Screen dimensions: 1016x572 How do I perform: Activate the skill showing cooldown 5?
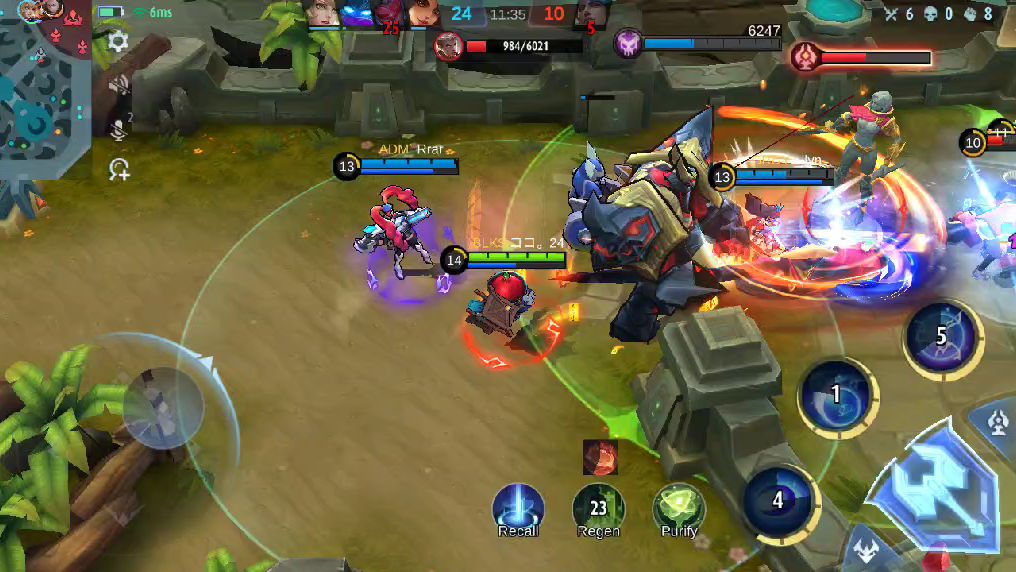[x=941, y=336]
